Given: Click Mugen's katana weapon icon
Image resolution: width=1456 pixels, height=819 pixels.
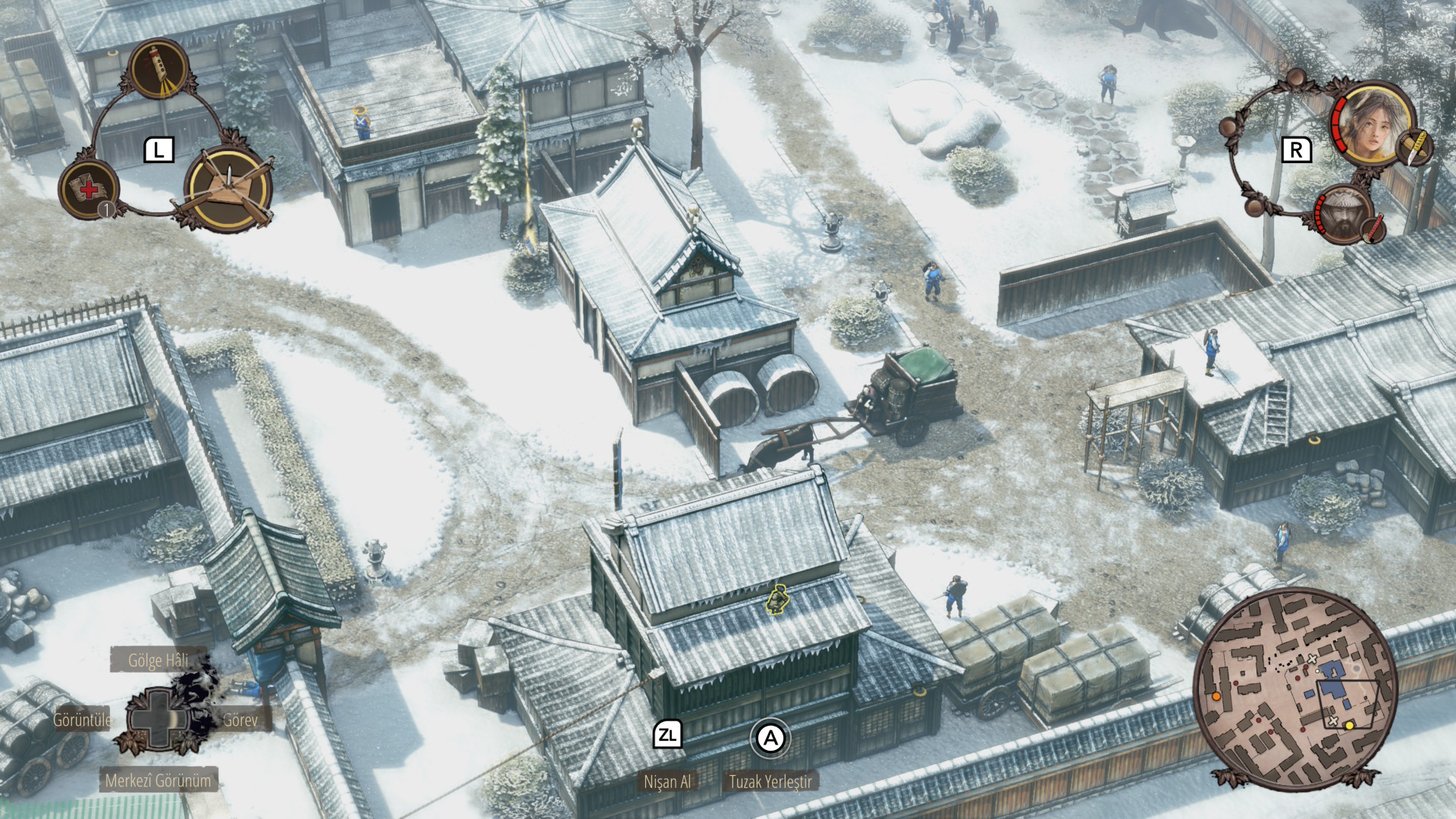Looking at the screenshot, I should (1374, 229).
